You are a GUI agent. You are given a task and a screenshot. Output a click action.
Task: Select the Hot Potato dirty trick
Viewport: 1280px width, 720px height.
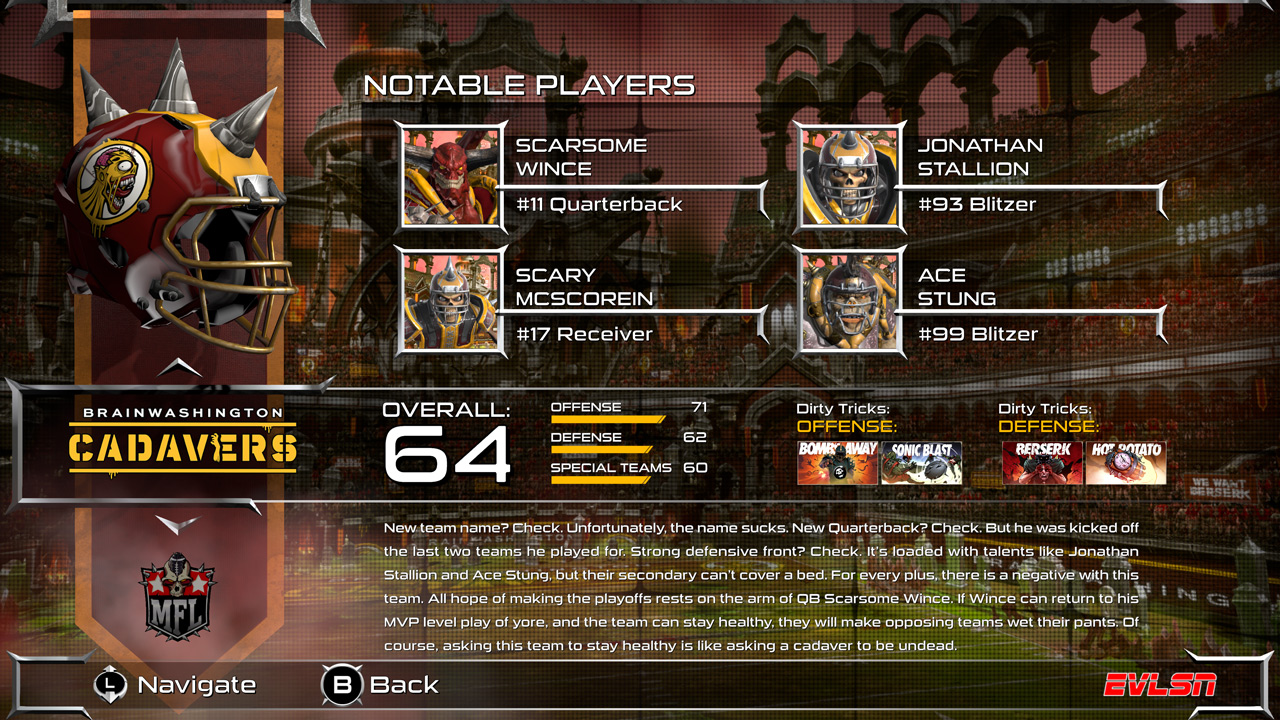pyautogui.click(x=1126, y=464)
